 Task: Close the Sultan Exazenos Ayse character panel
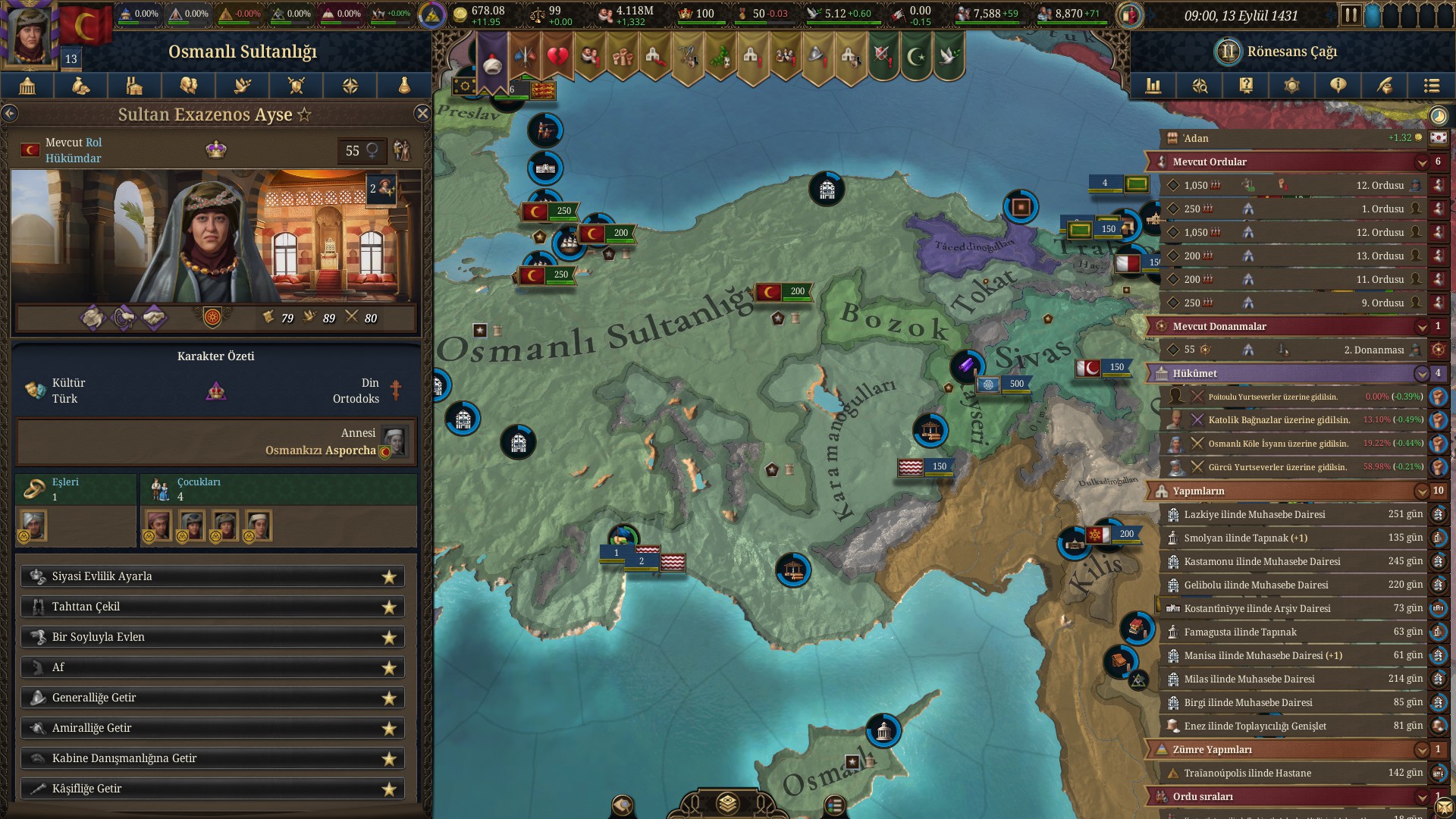[422, 114]
